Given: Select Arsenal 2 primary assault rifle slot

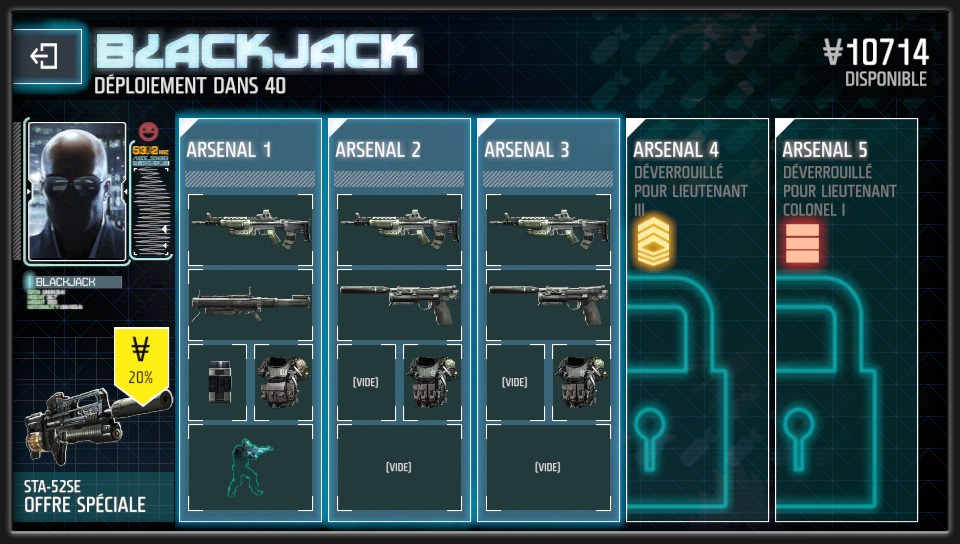Looking at the screenshot, I should (399, 229).
